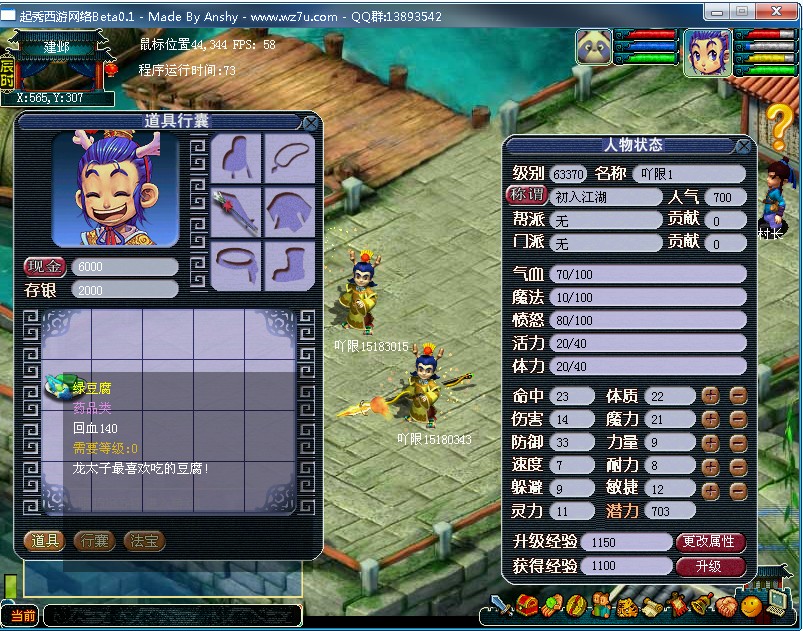Image resolution: width=803 pixels, height=631 pixels.
Task: Click the 称谓 title button
Action: 526,195
